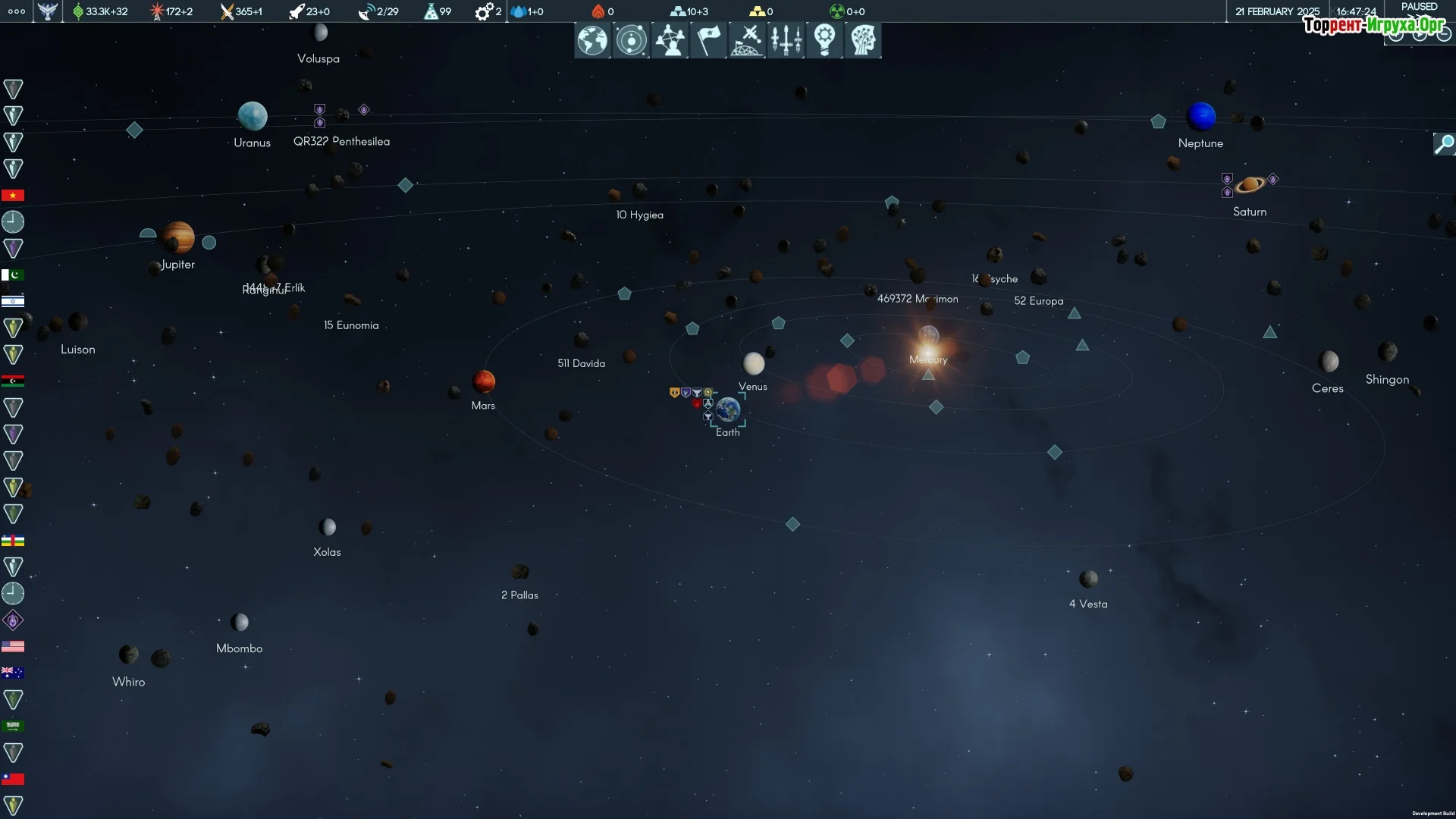1456x819 pixels.
Task: Click the magnifying glass search button
Action: click(x=1444, y=143)
